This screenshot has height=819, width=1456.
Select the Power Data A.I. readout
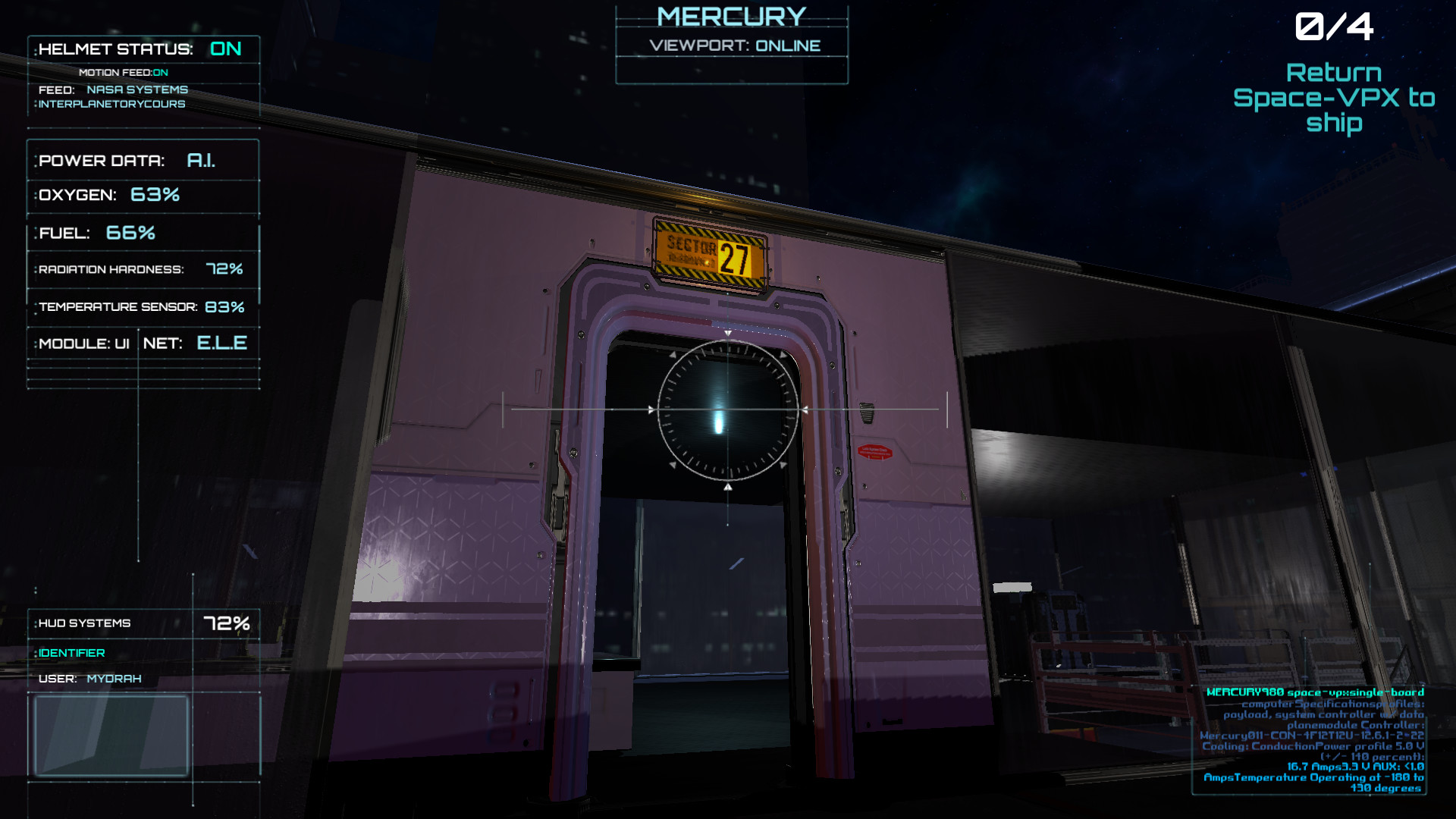[x=143, y=160]
